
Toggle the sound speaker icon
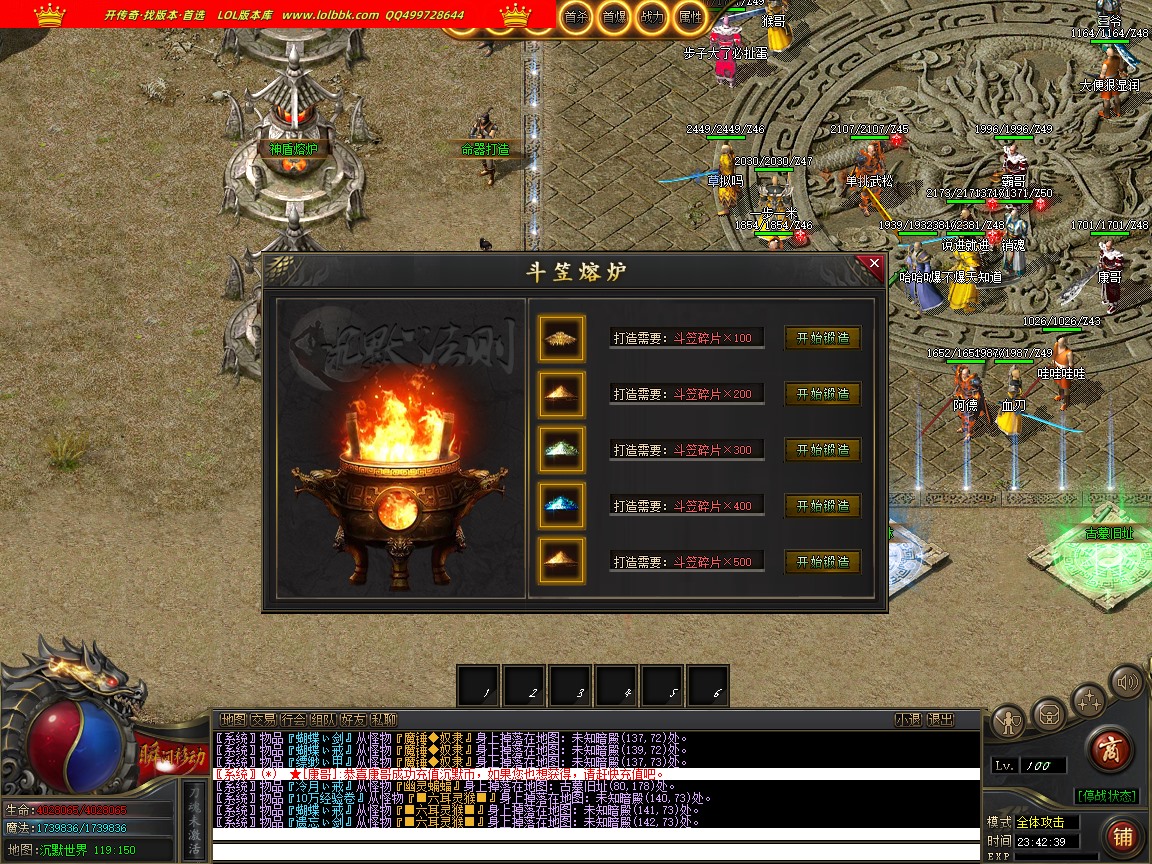coord(1126,683)
